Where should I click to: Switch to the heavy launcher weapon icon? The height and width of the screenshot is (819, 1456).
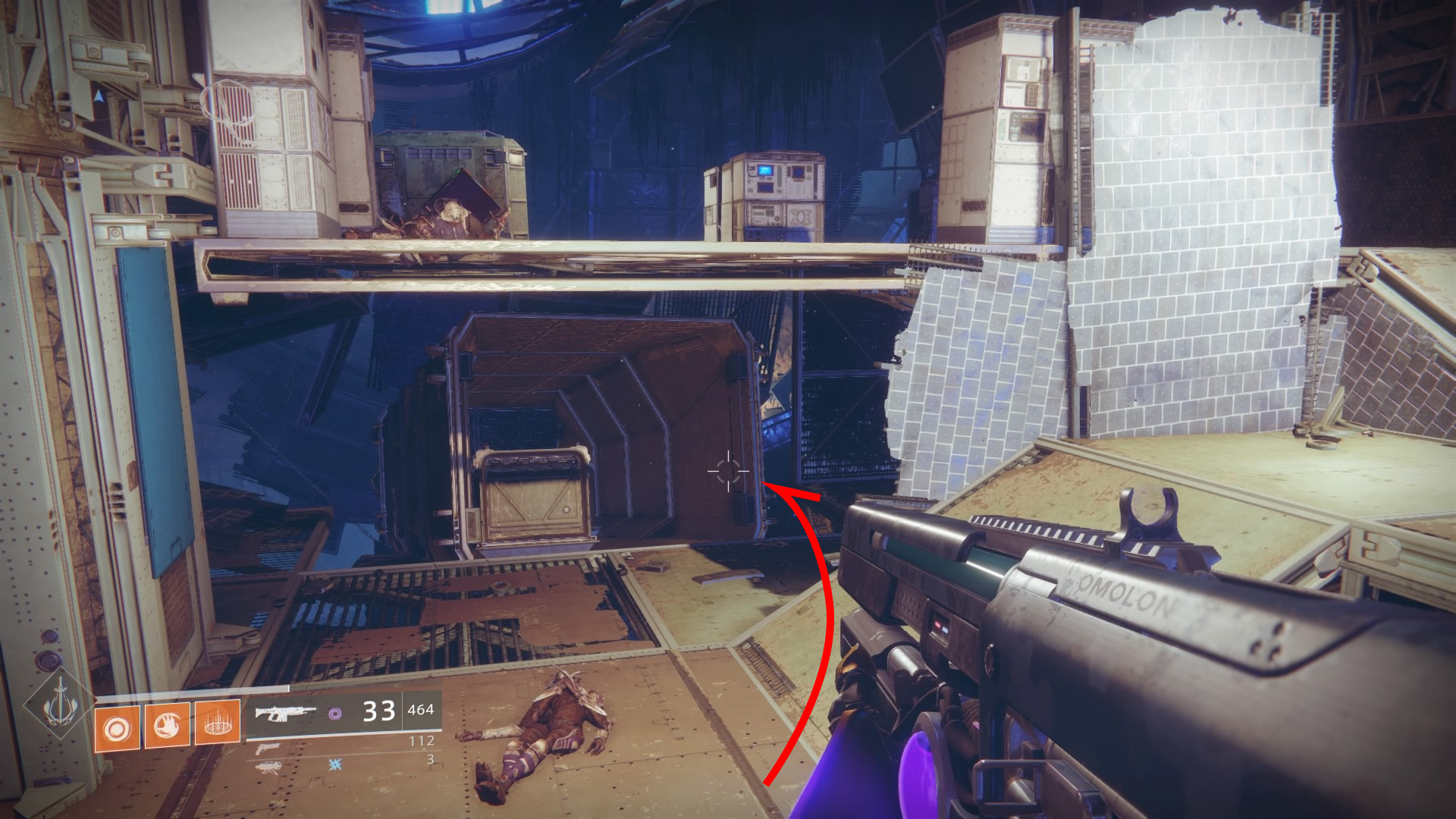click(x=268, y=767)
